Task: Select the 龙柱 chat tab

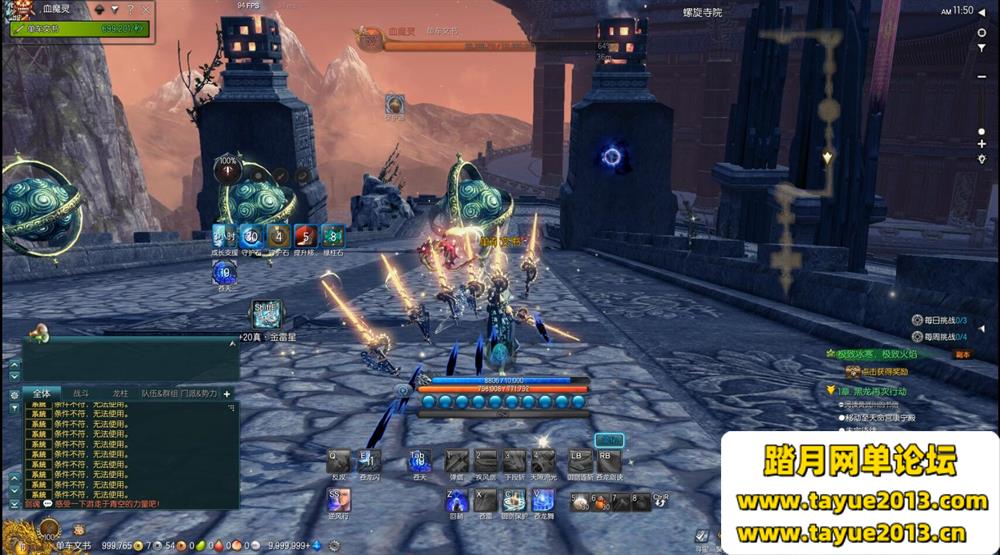Action: coord(120,394)
